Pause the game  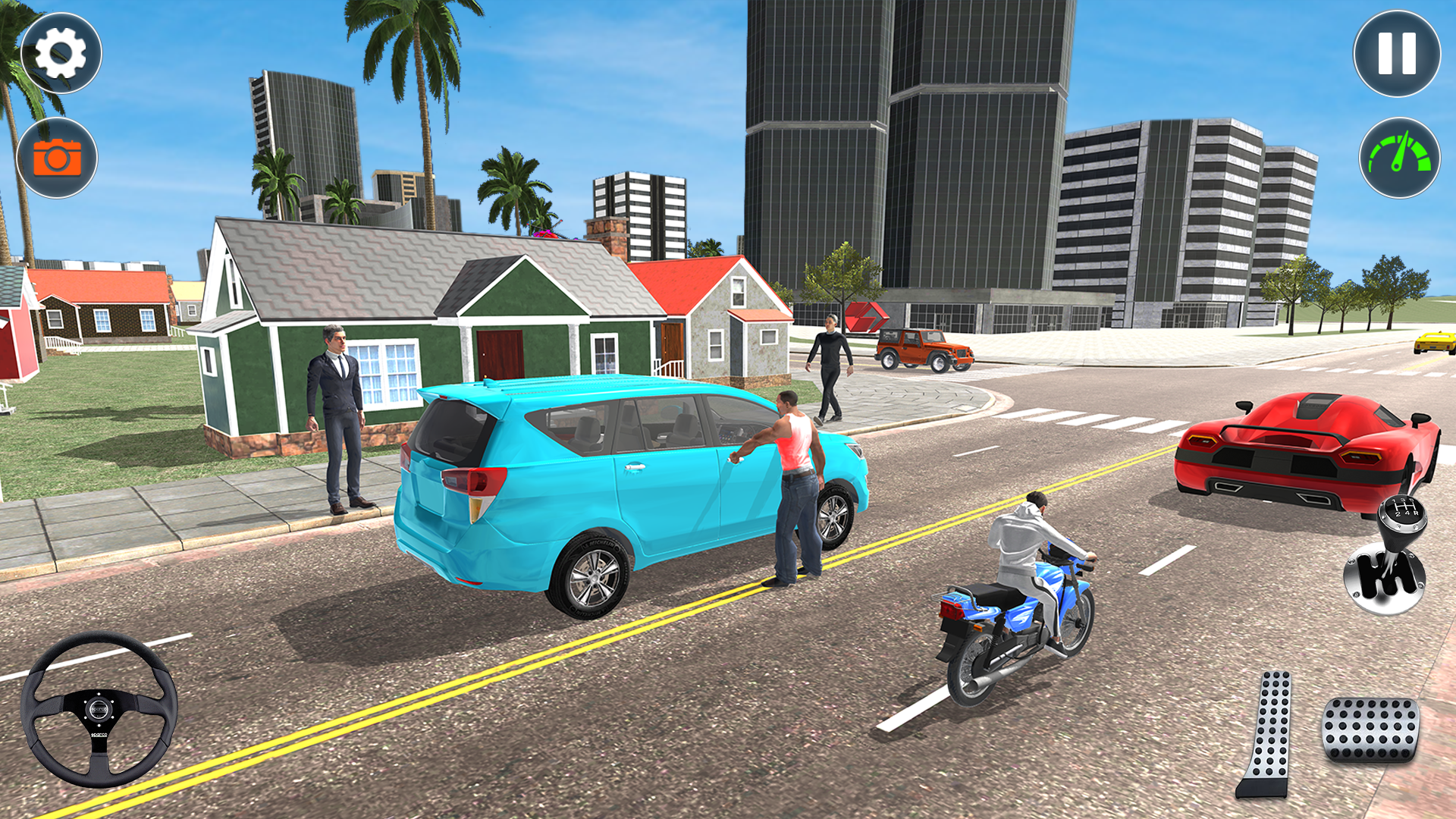(1395, 53)
